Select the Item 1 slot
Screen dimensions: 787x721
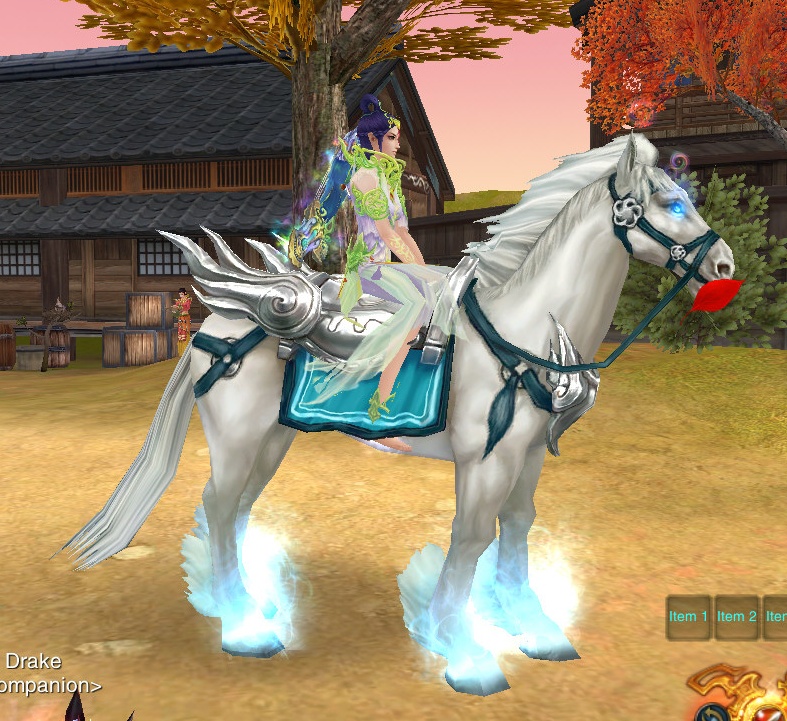[x=689, y=617]
